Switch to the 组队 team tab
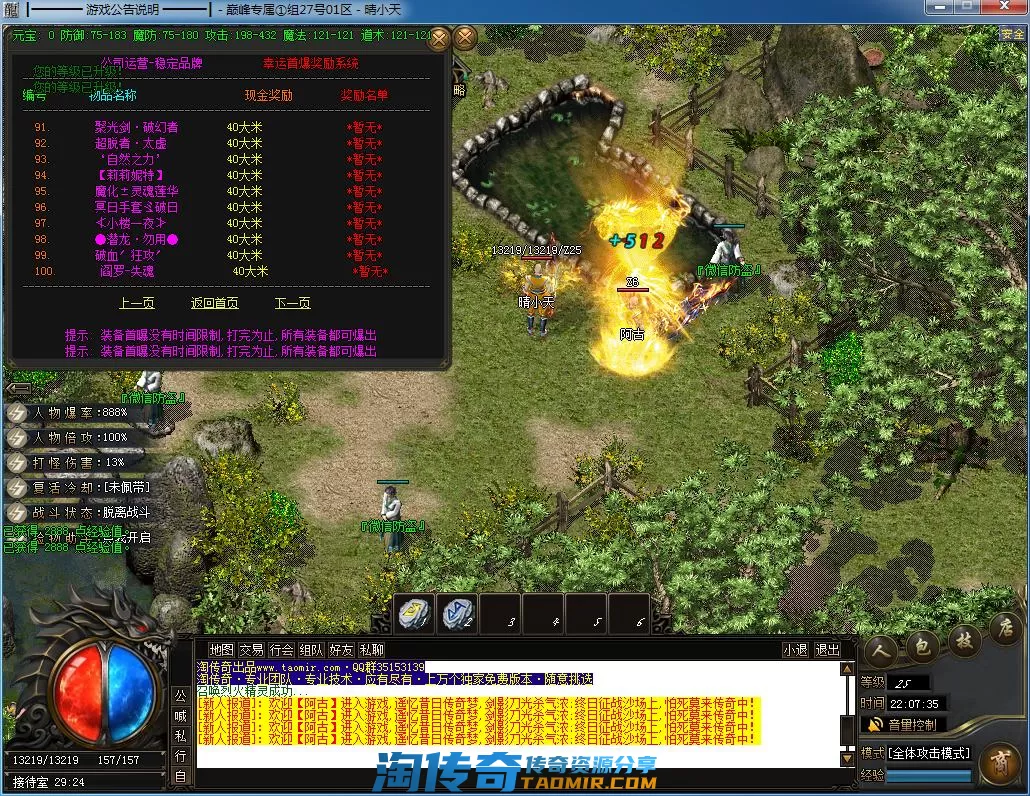 [311, 649]
